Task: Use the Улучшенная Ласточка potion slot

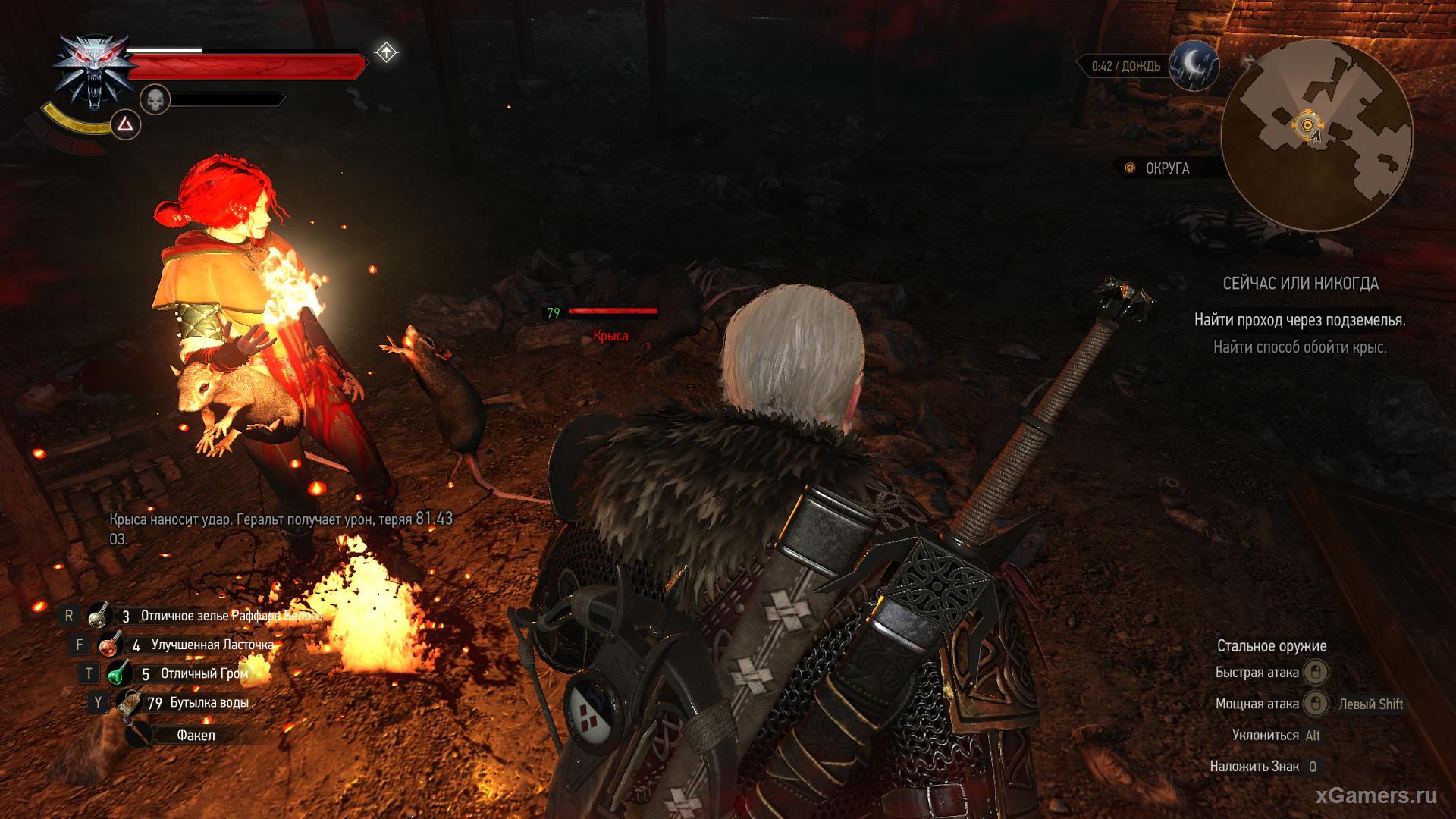Action: tap(111, 645)
